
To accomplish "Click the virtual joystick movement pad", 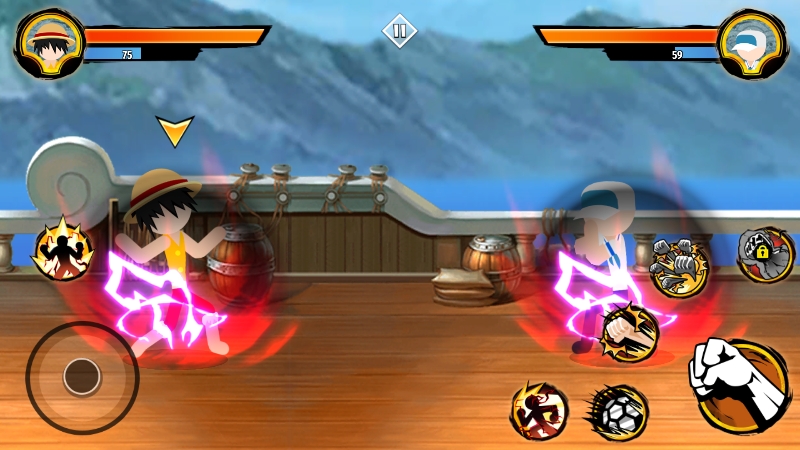I will [x=81, y=377].
